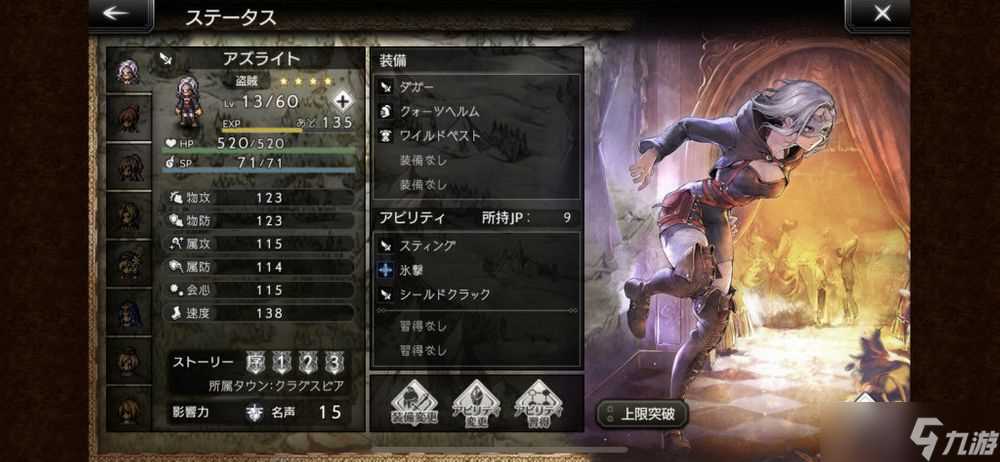Close the status screen with X
The height and width of the screenshot is (462, 1000).
pos(881,14)
